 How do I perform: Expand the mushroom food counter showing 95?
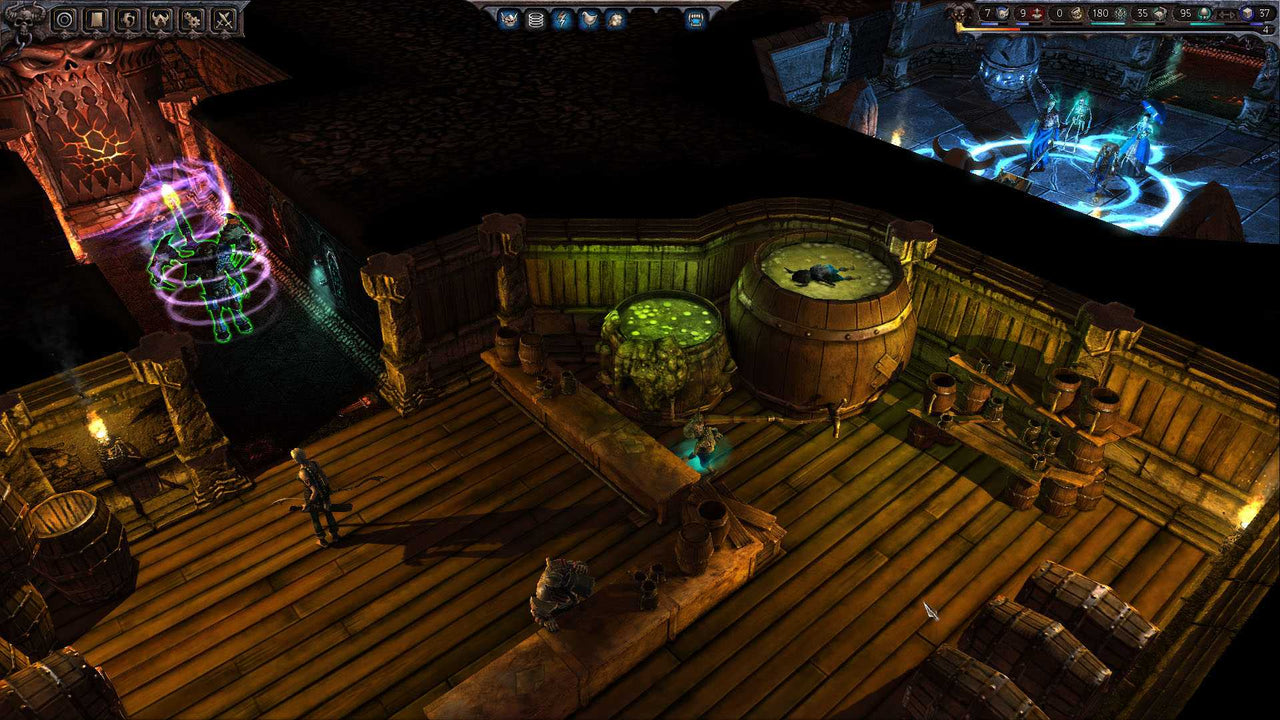coord(1192,14)
